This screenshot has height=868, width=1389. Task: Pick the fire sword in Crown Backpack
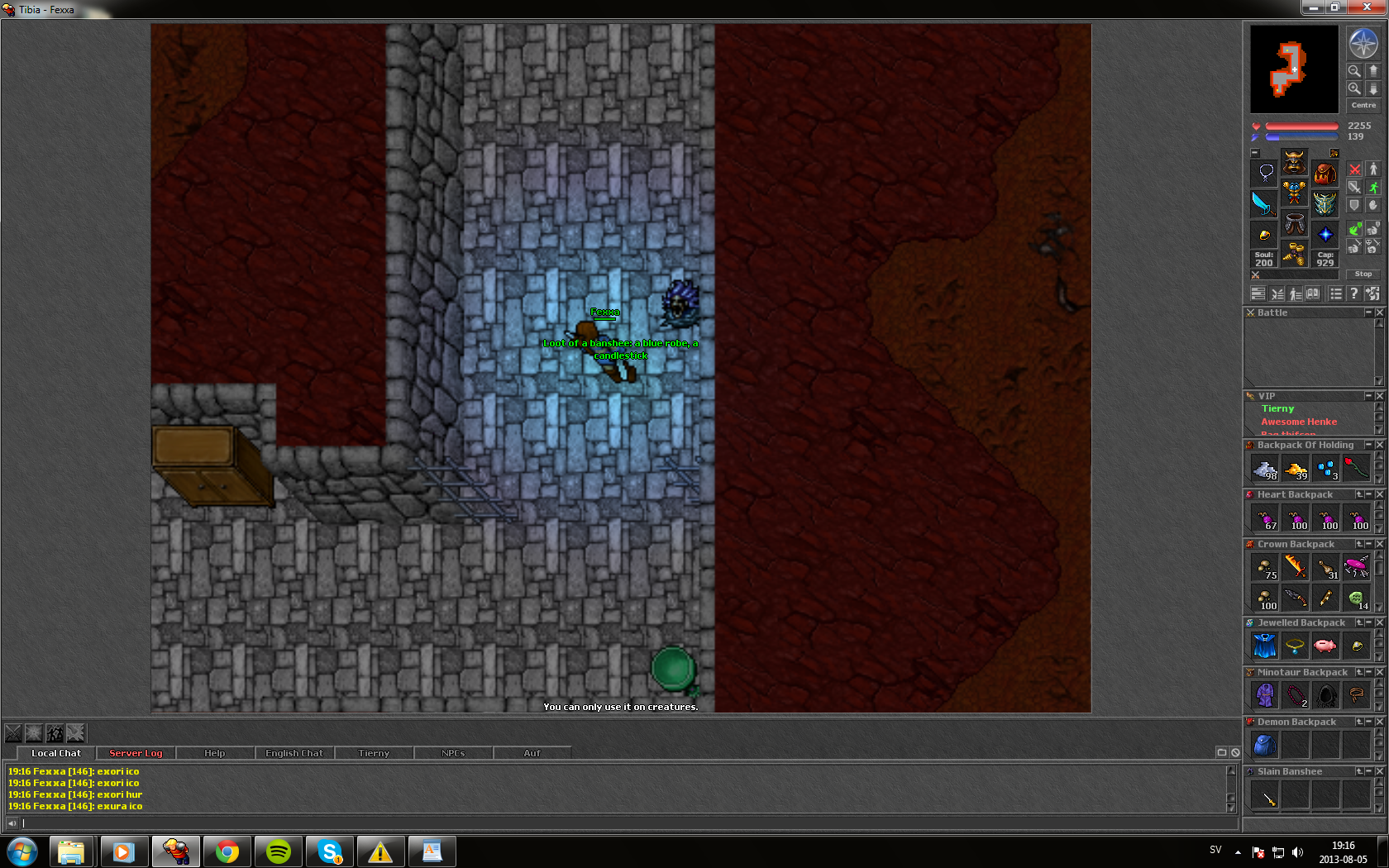point(1296,566)
